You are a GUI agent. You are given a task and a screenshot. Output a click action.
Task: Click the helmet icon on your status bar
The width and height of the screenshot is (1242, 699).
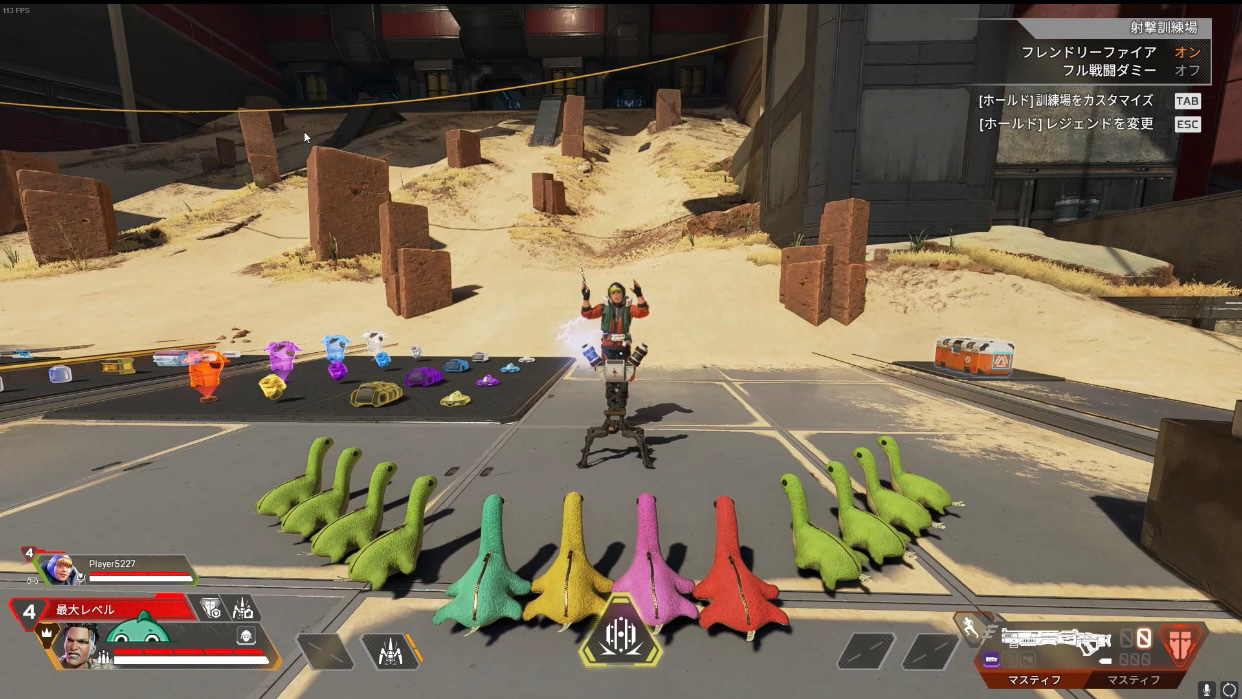pos(245,636)
